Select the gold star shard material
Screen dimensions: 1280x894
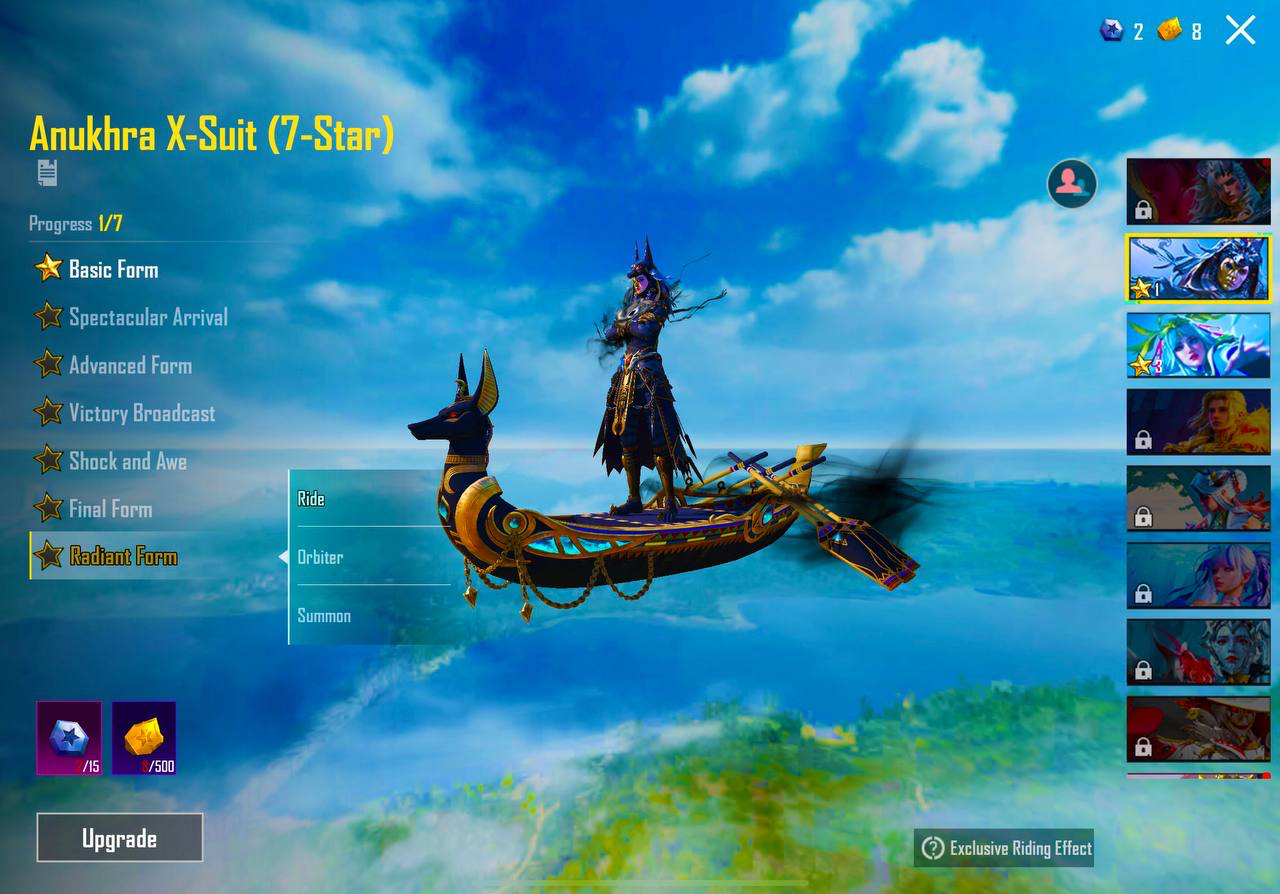144,738
